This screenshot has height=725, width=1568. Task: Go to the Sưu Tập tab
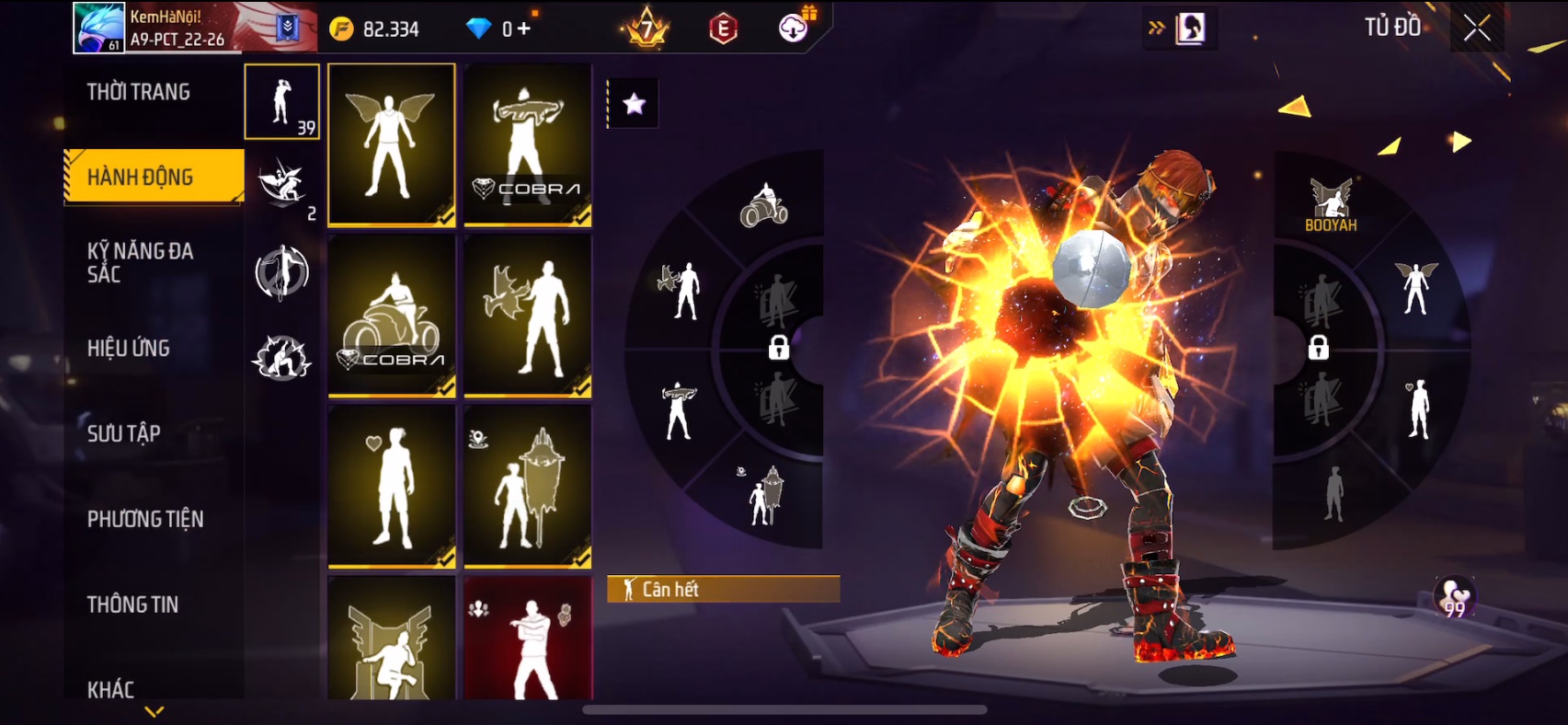point(124,433)
